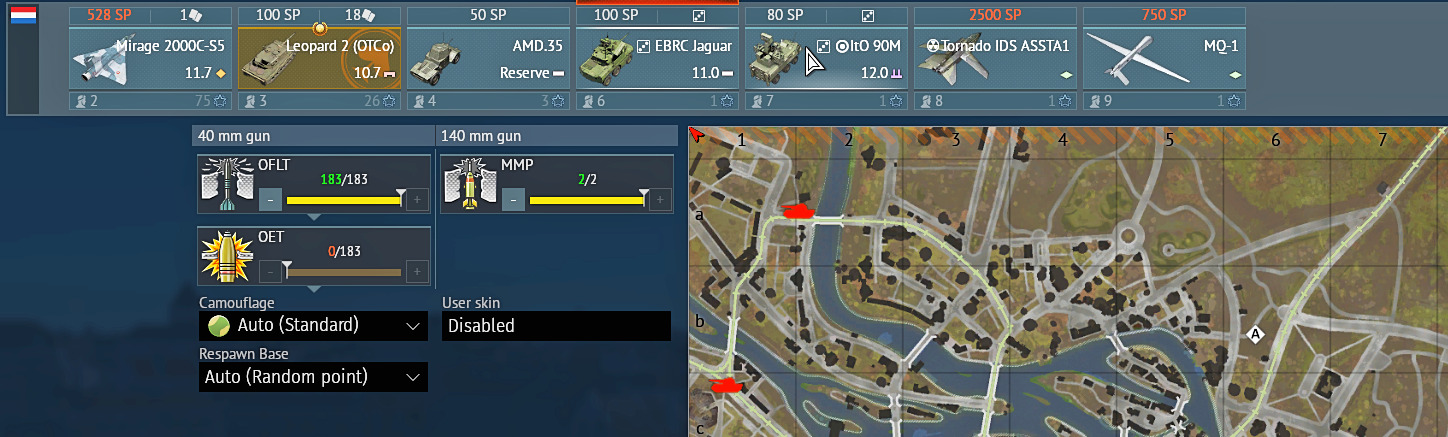Open the Camouflage dropdown

[313, 326]
